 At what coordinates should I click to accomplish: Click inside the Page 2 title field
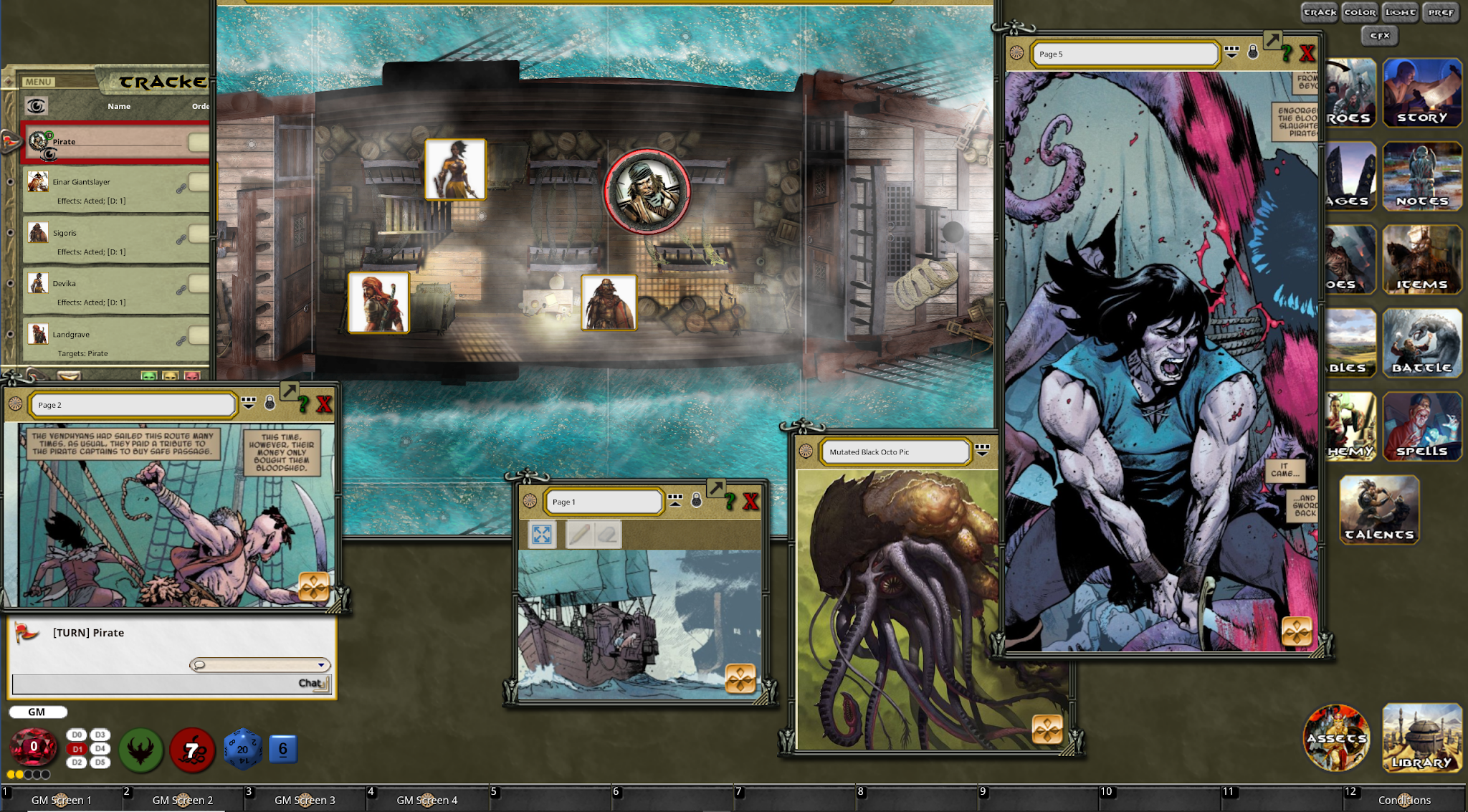[129, 404]
